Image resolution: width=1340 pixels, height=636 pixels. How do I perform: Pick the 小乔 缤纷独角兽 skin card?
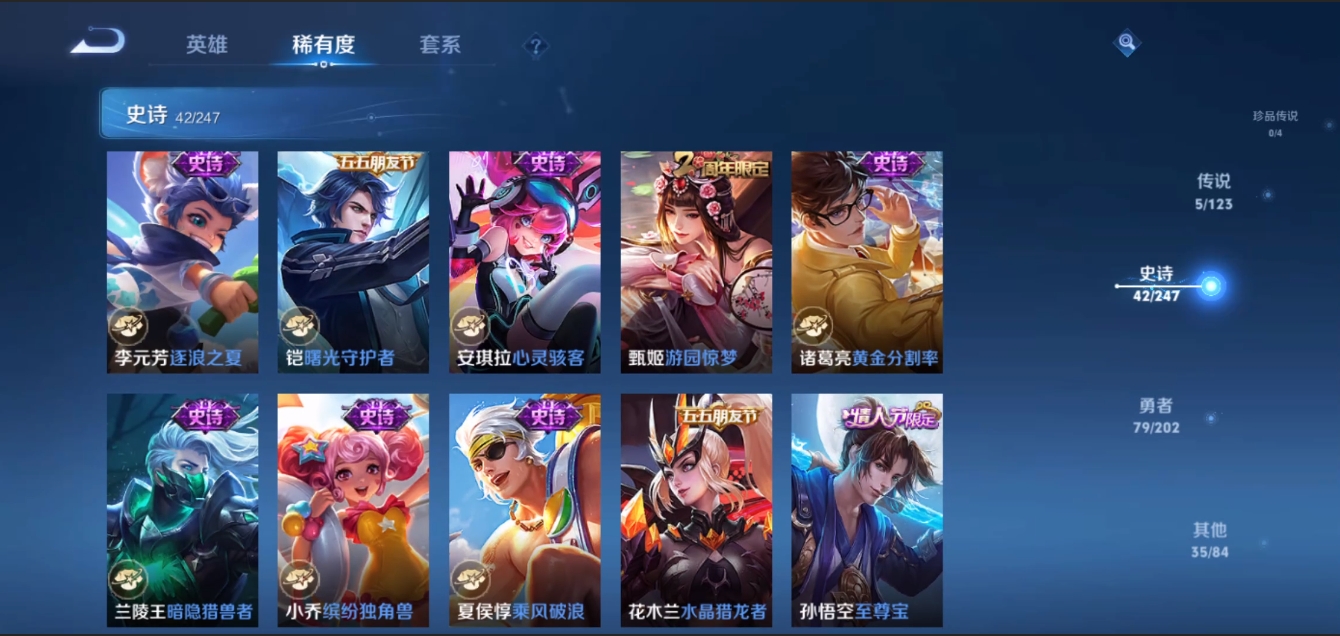coord(353,510)
